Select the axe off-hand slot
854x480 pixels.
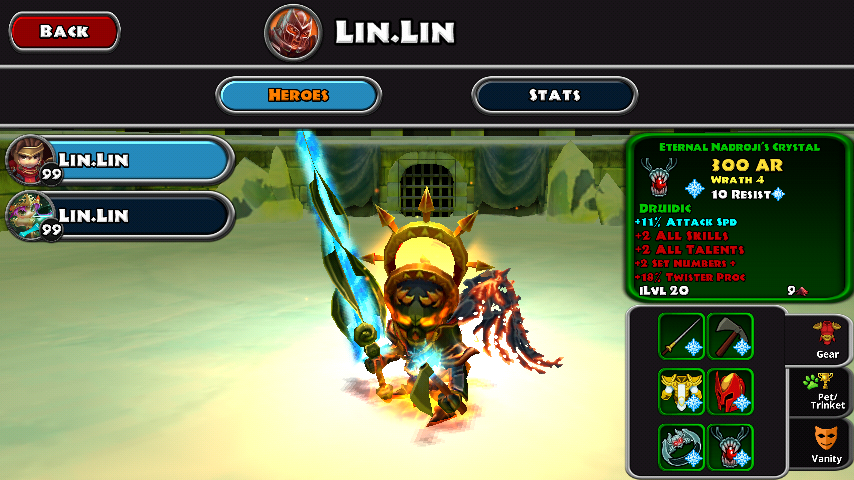pyautogui.click(x=730, y=336)
